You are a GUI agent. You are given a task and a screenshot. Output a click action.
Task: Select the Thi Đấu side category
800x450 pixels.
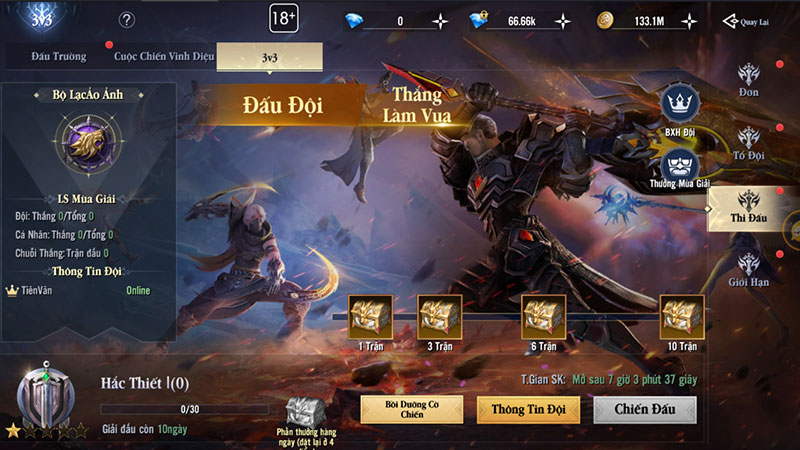(750, 206)
